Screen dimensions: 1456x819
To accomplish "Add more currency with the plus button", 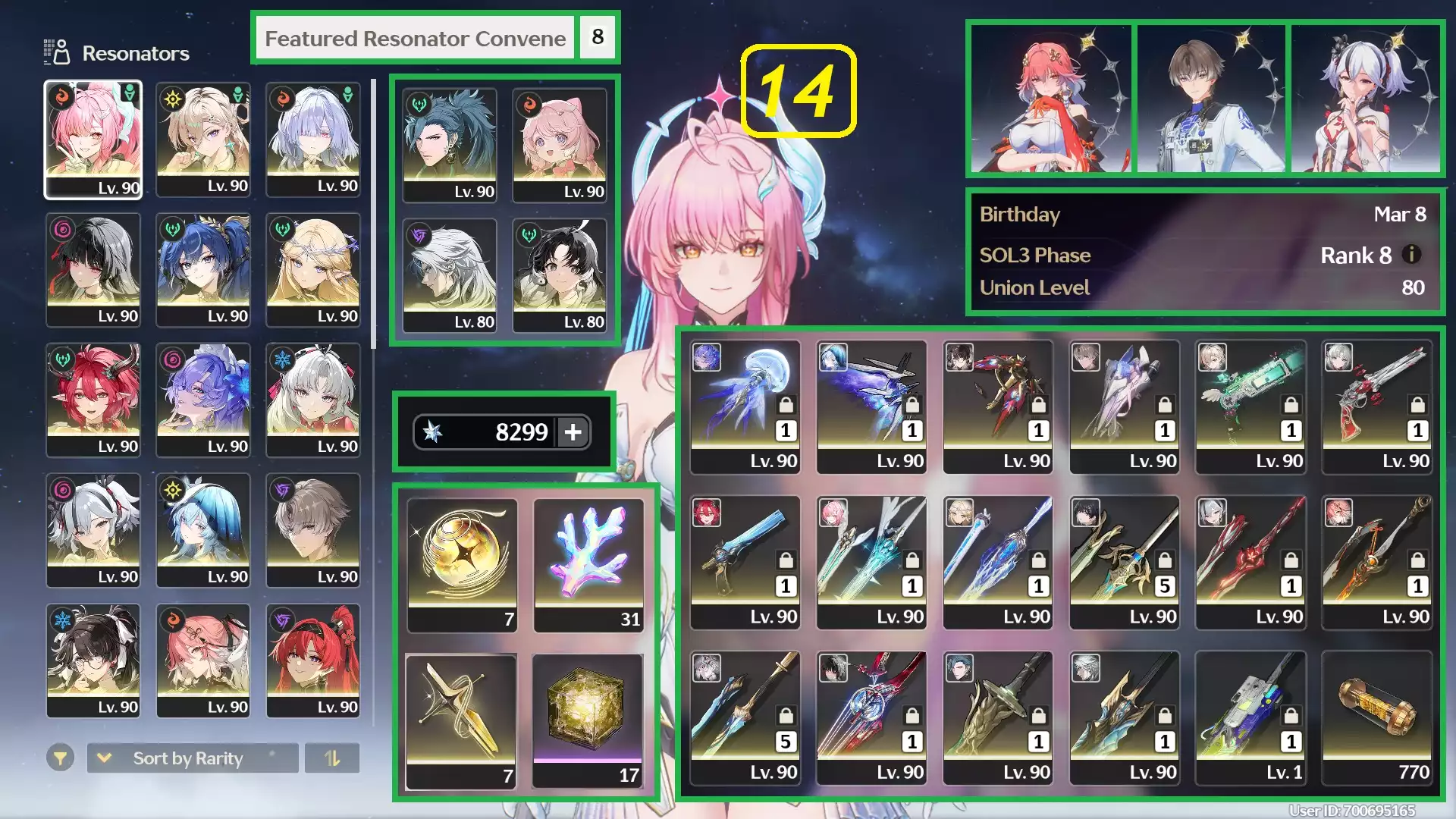I will point(573,432).
